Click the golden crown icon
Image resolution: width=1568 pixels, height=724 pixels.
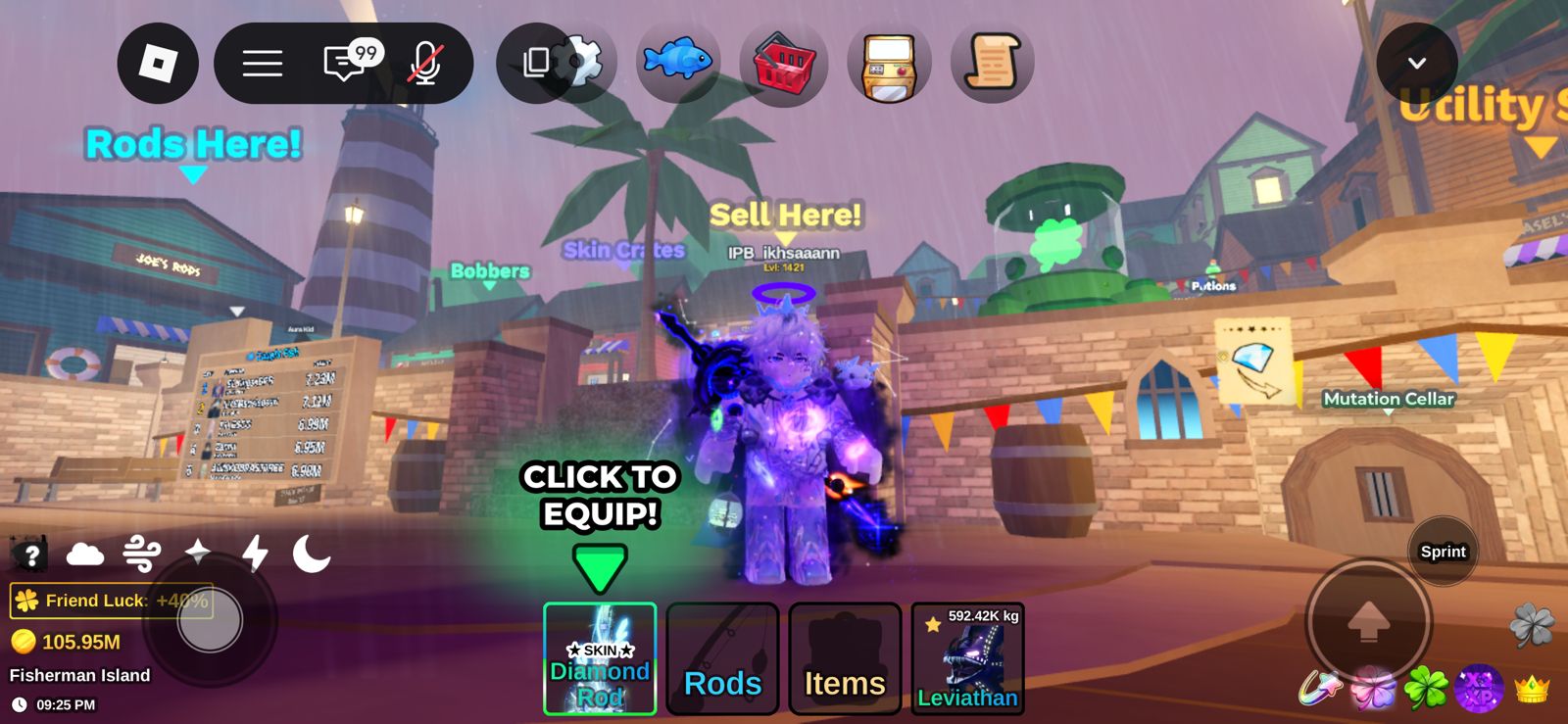coord(1532,689)
